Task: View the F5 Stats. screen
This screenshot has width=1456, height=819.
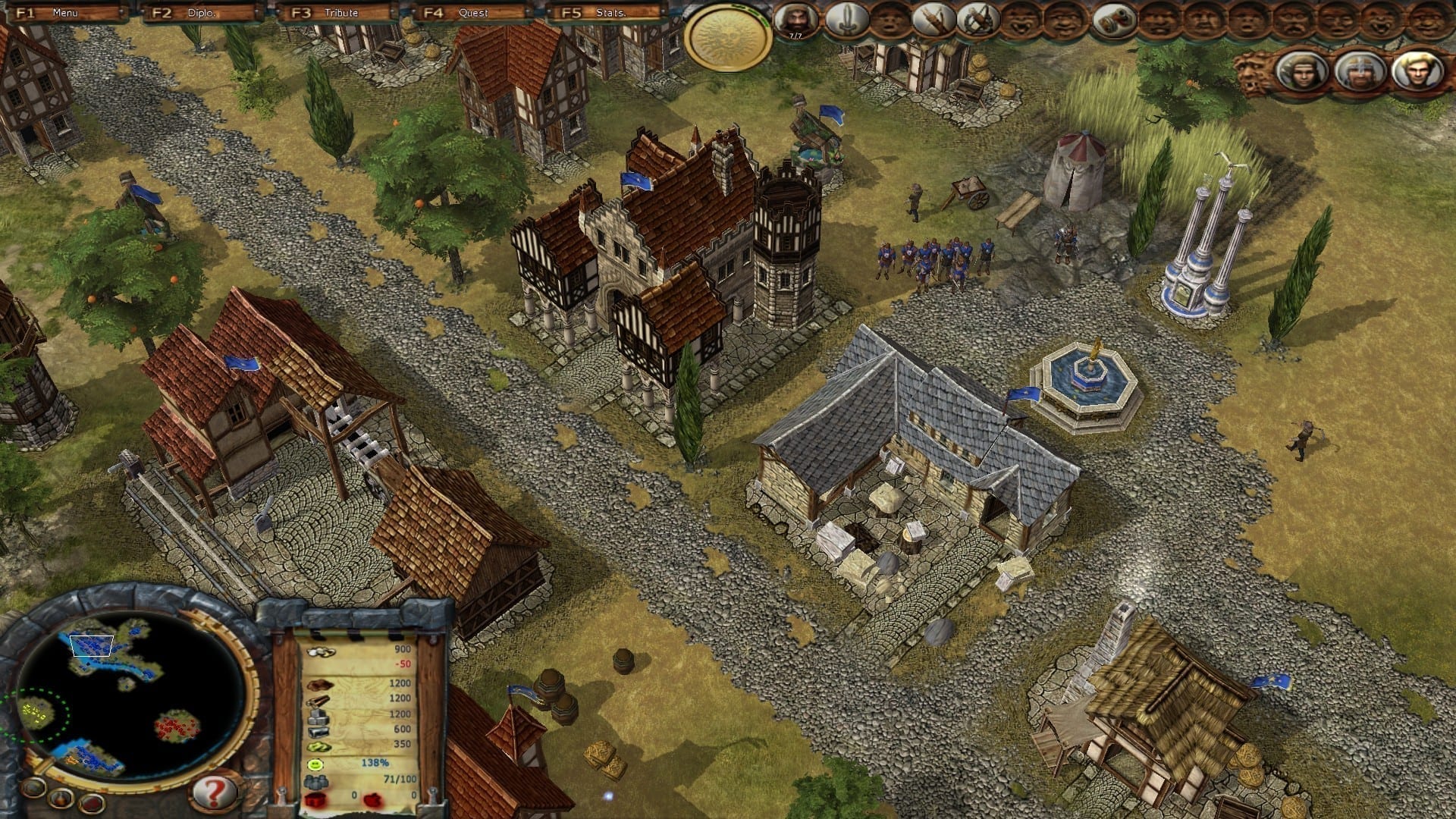Action: pyautogui.click(x=607, y=13)
